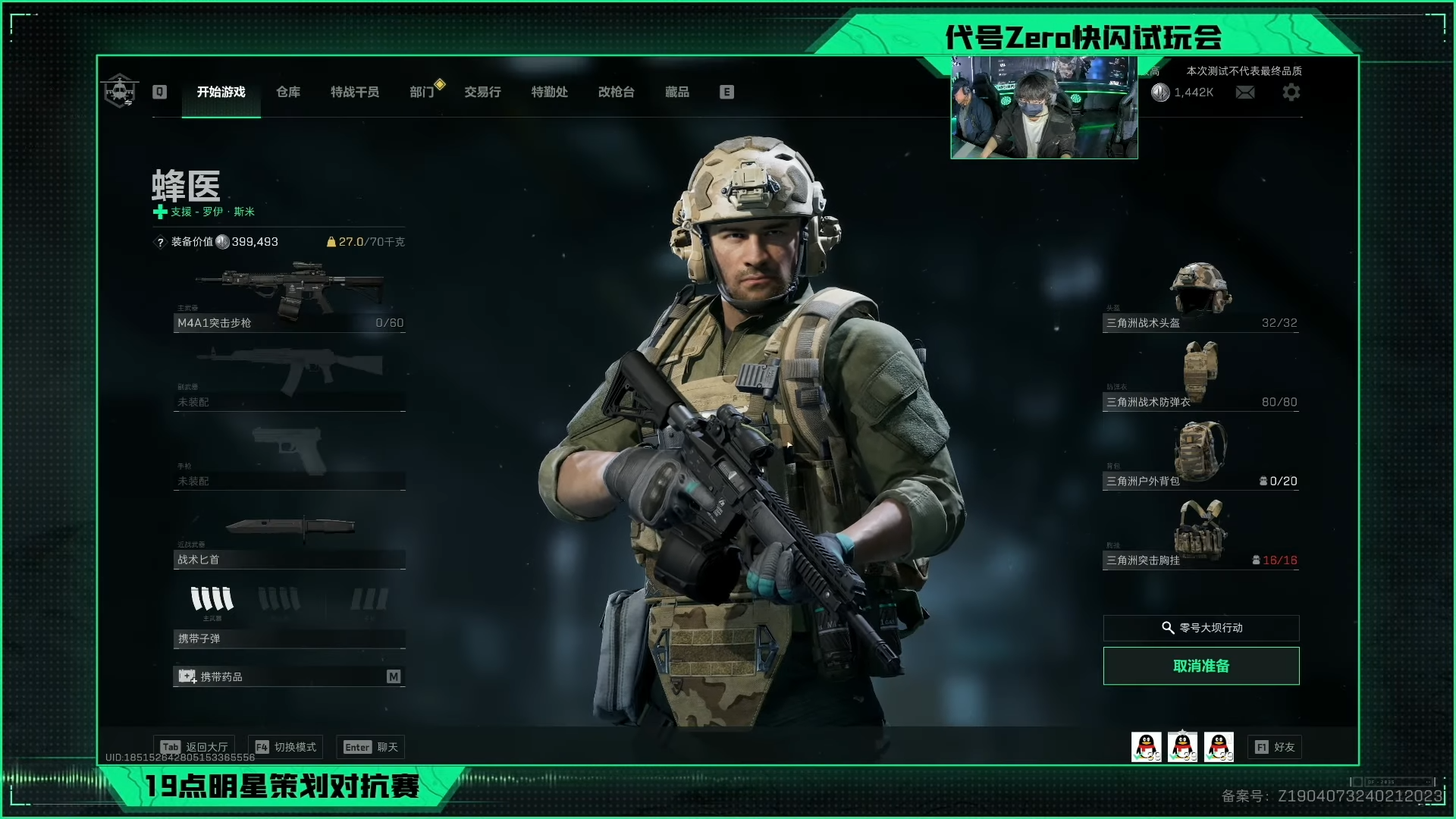Click the 零号大坝行动 map selector
The image size is (1456, 819).
click(x=1201, y=628)
